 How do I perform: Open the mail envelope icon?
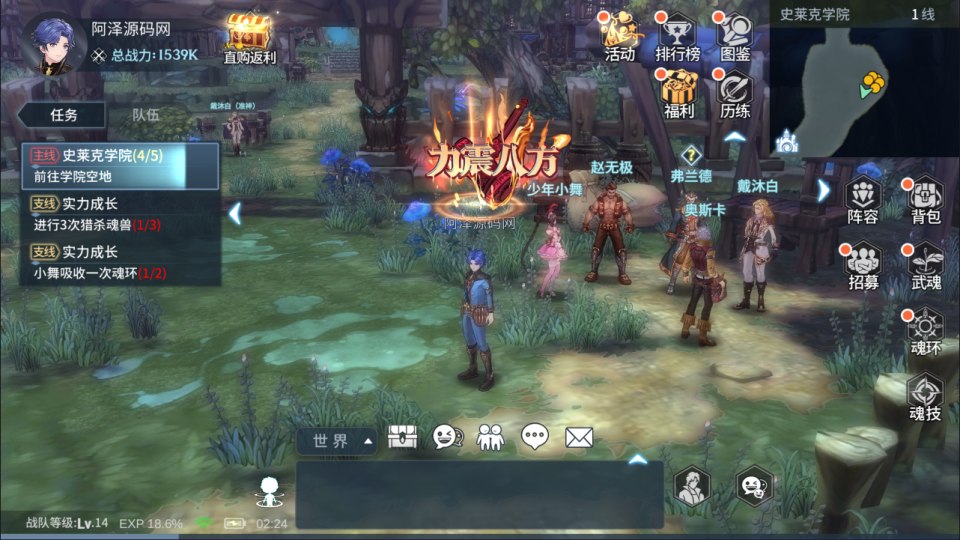(x=579, y=437)
